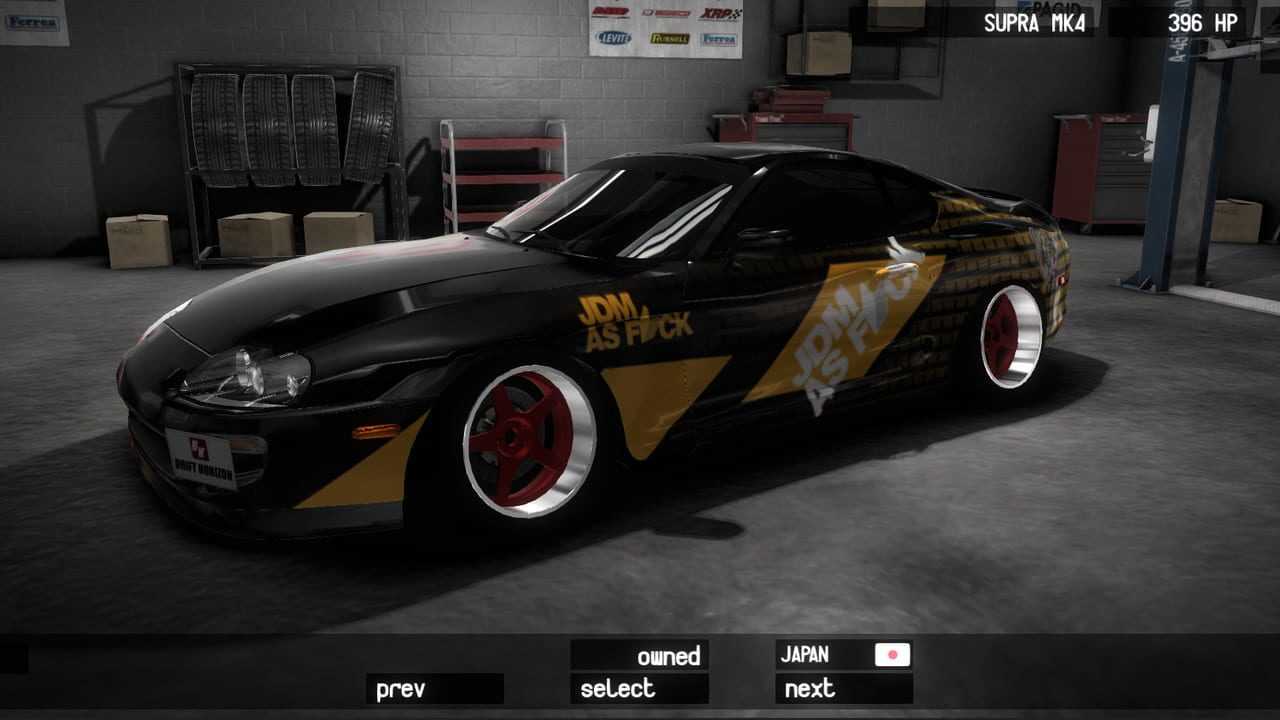
Task: Choose the select button for this Supra
Action: click(x=639, y=689)
